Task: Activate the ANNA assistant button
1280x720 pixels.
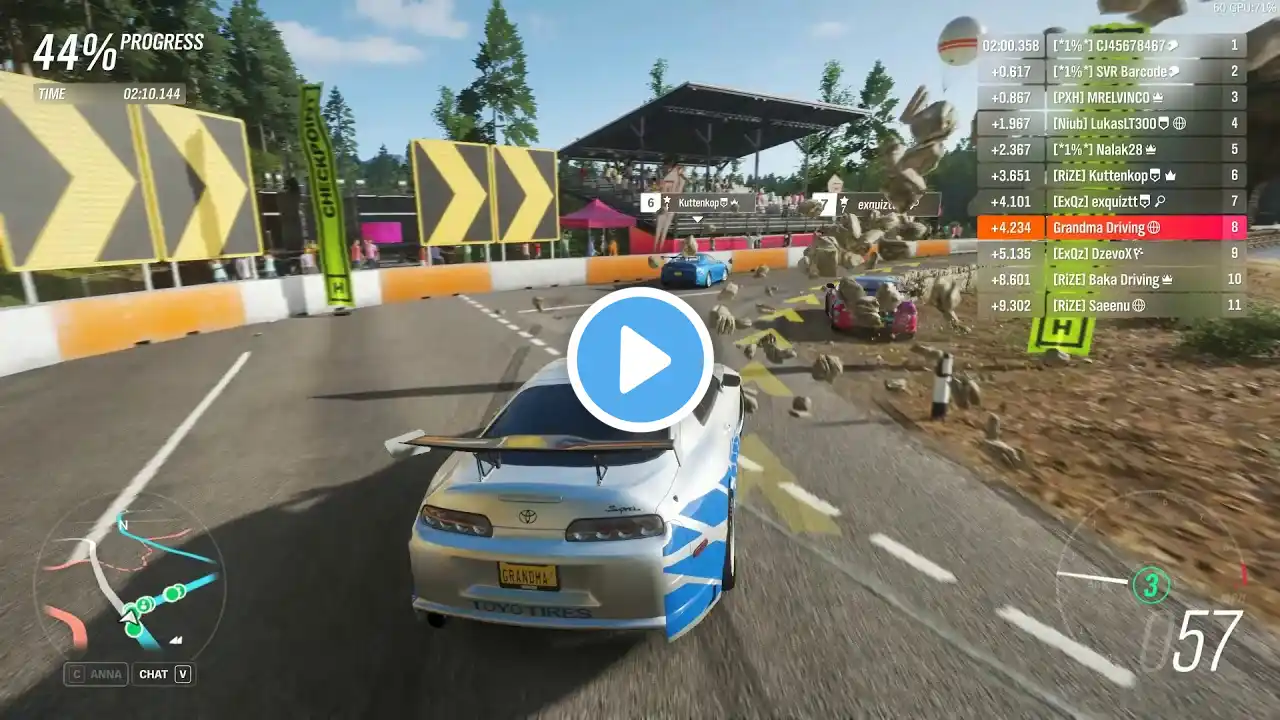Action: [x=96, y=674]
